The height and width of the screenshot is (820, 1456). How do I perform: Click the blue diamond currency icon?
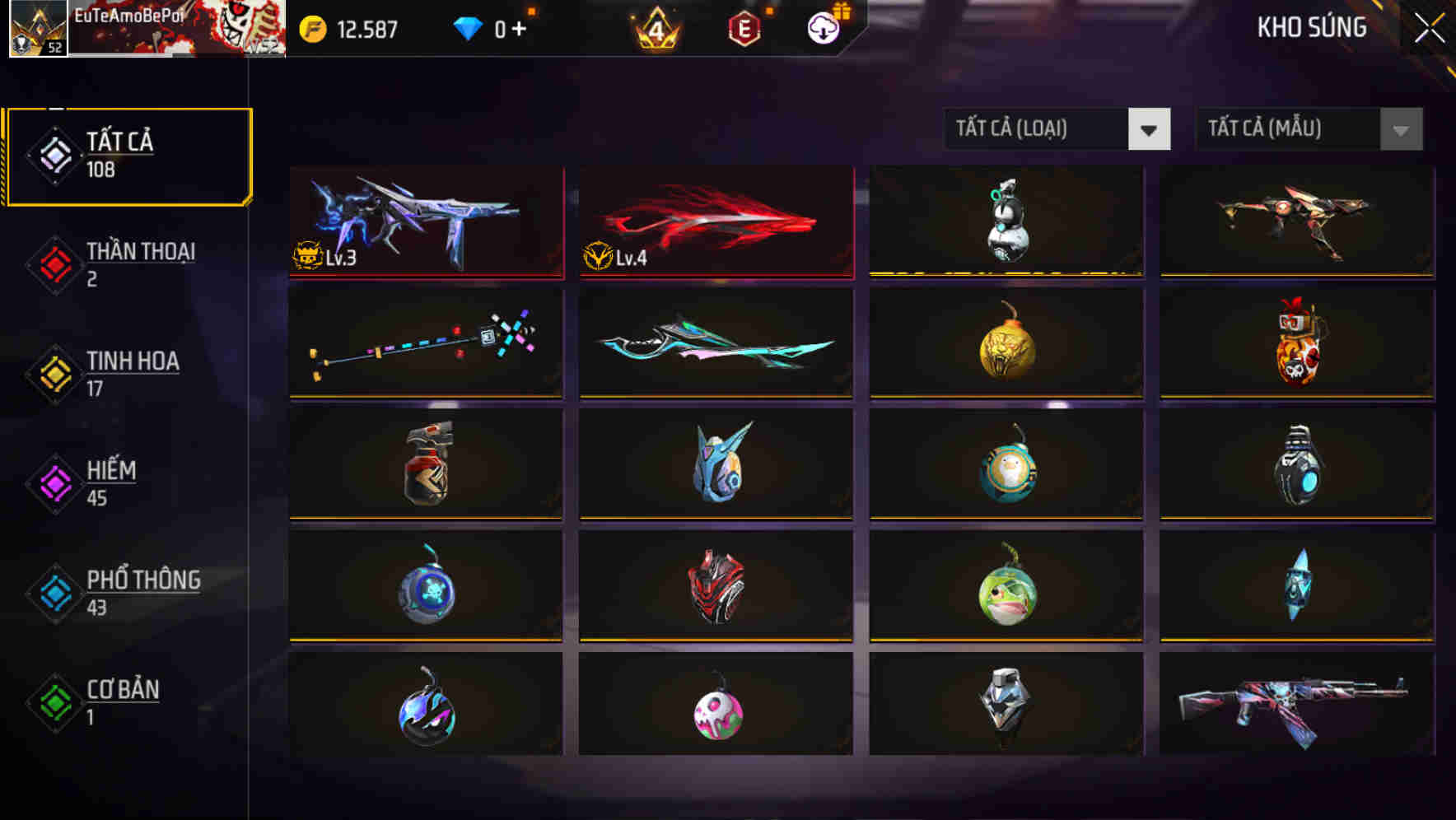(467, 27)
